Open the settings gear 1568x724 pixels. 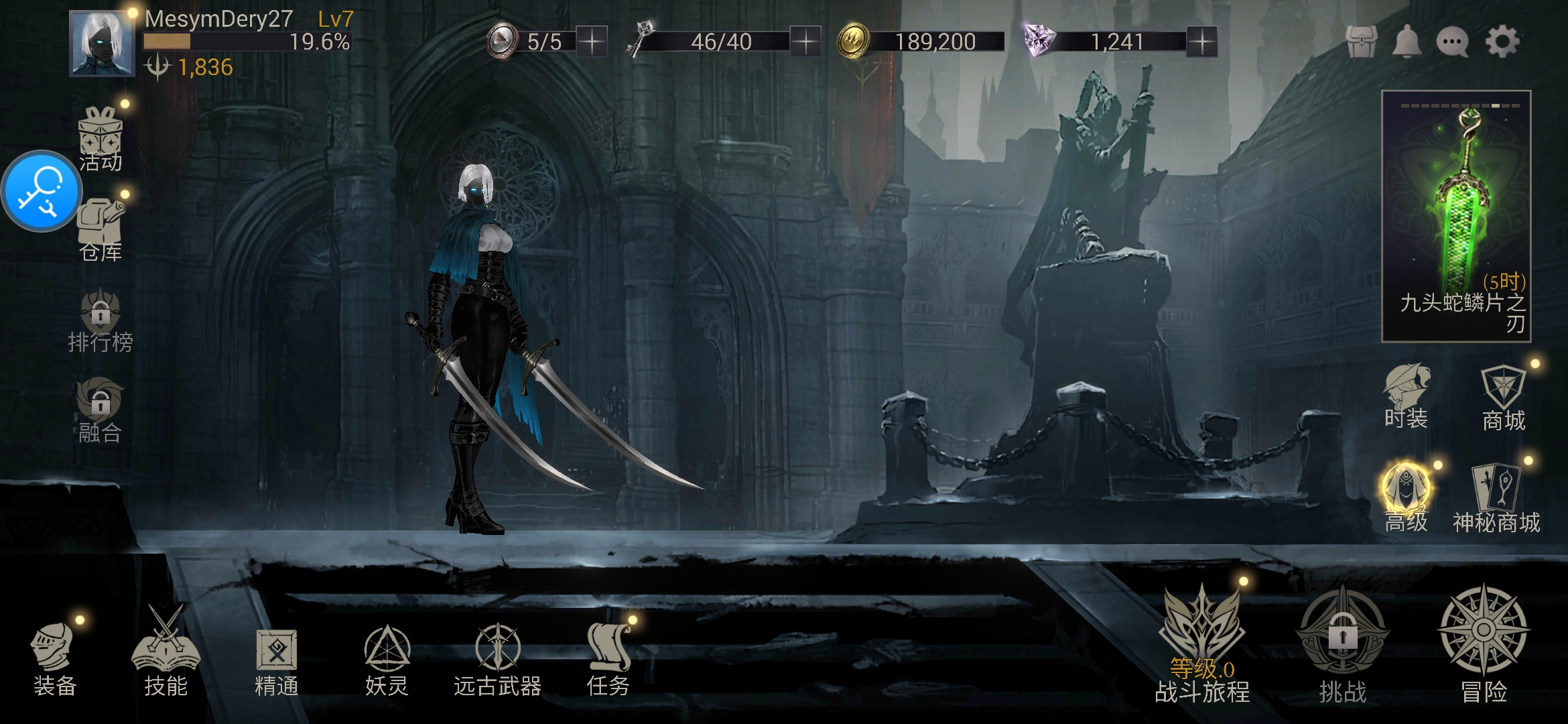[x=1502, y=42]
